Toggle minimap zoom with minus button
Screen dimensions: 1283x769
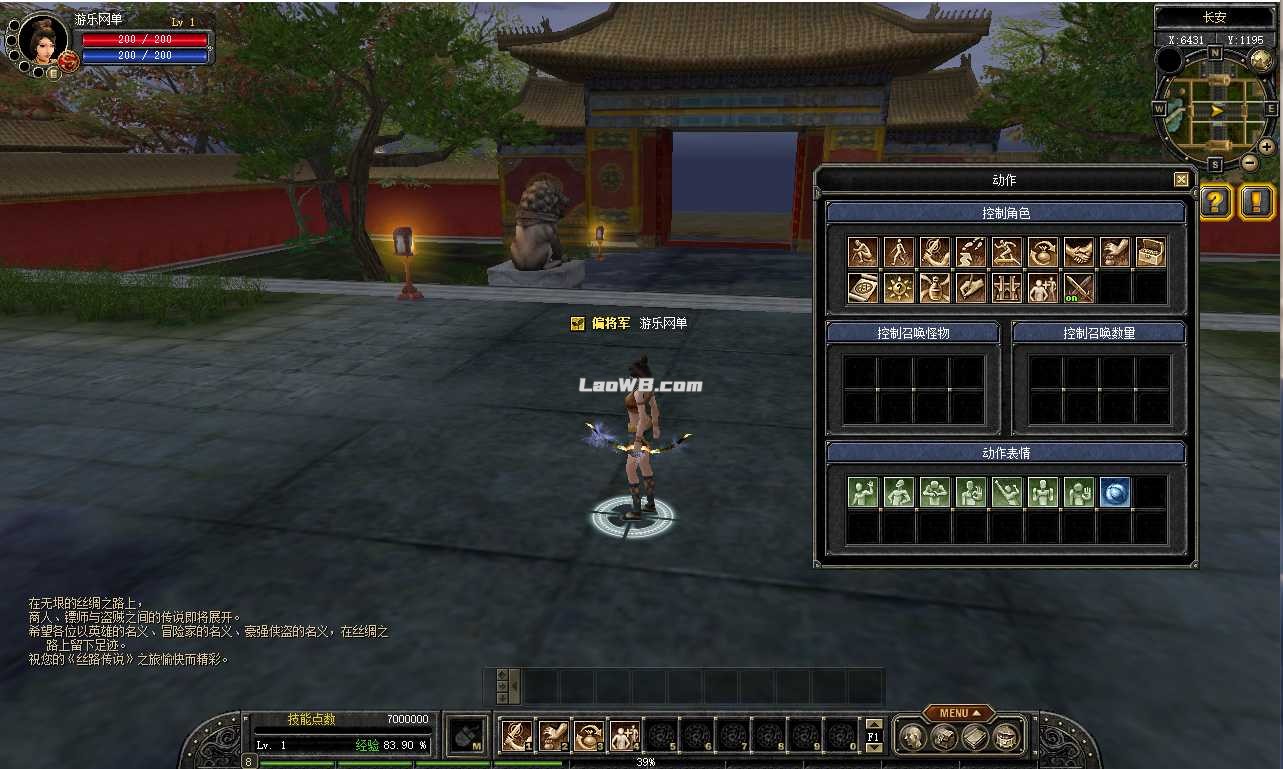(x=1249, y=161)
